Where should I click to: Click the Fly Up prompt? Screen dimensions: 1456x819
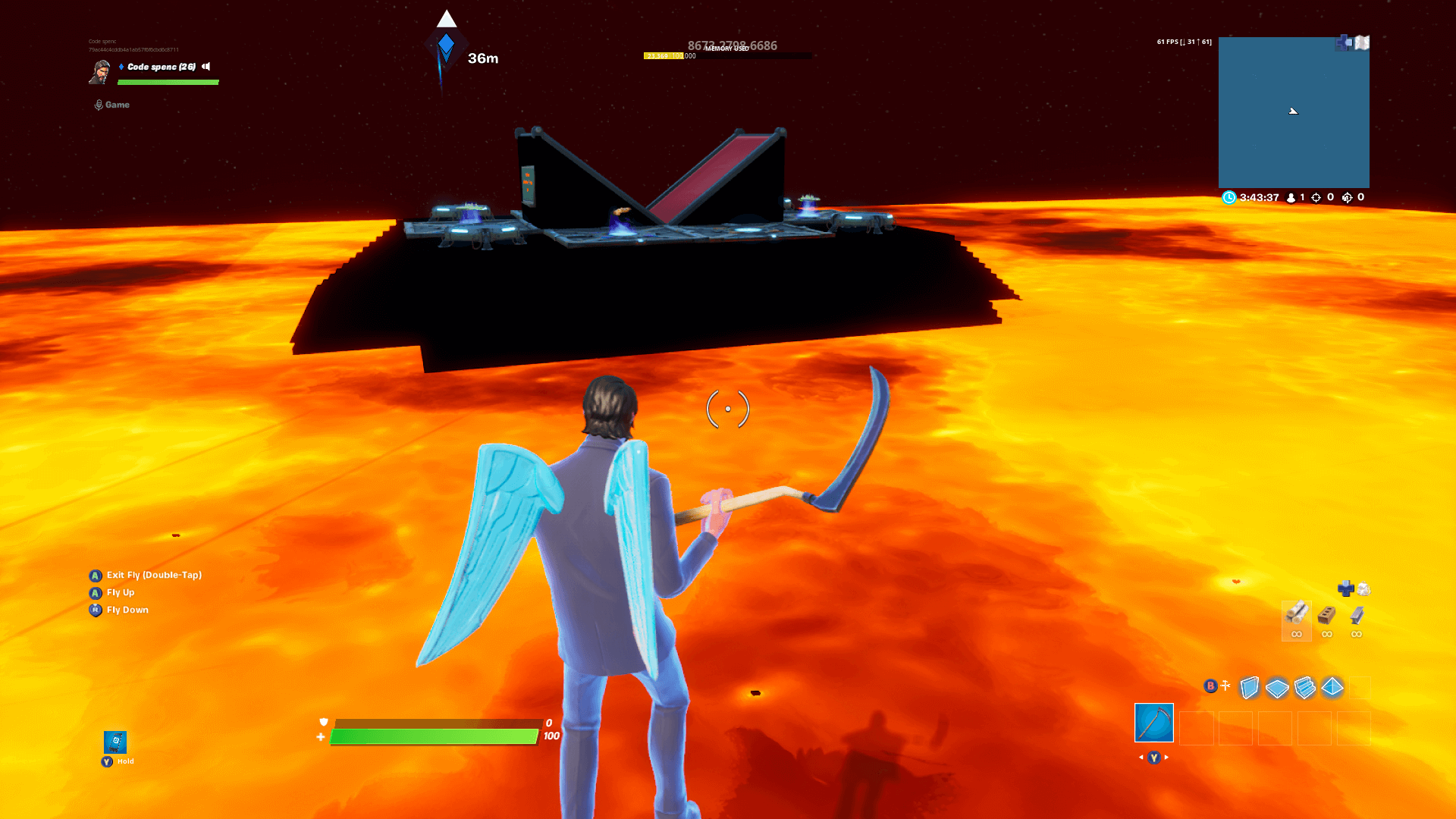click(x=119, y=592)
